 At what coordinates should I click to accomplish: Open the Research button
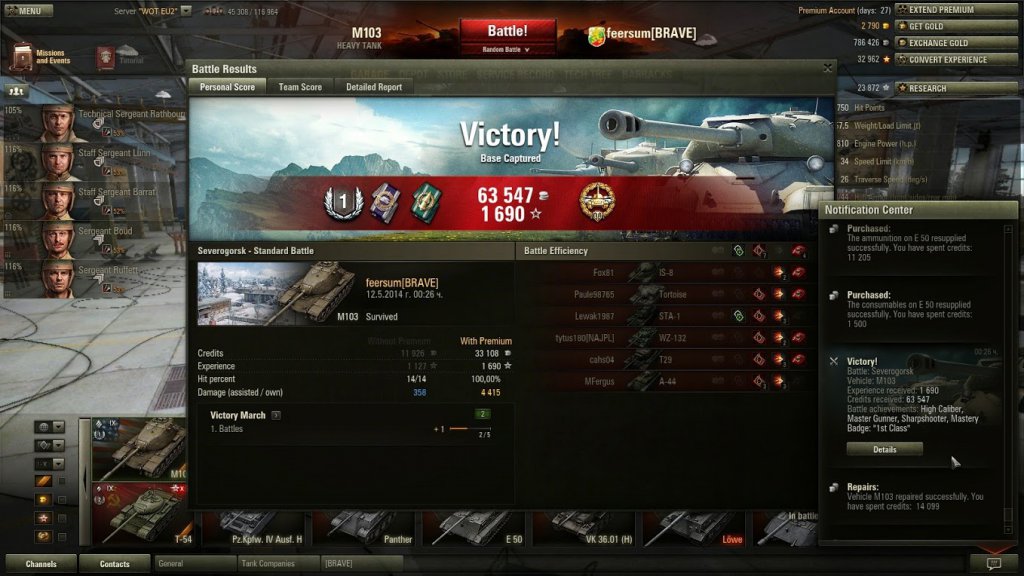tap(957, 88)
